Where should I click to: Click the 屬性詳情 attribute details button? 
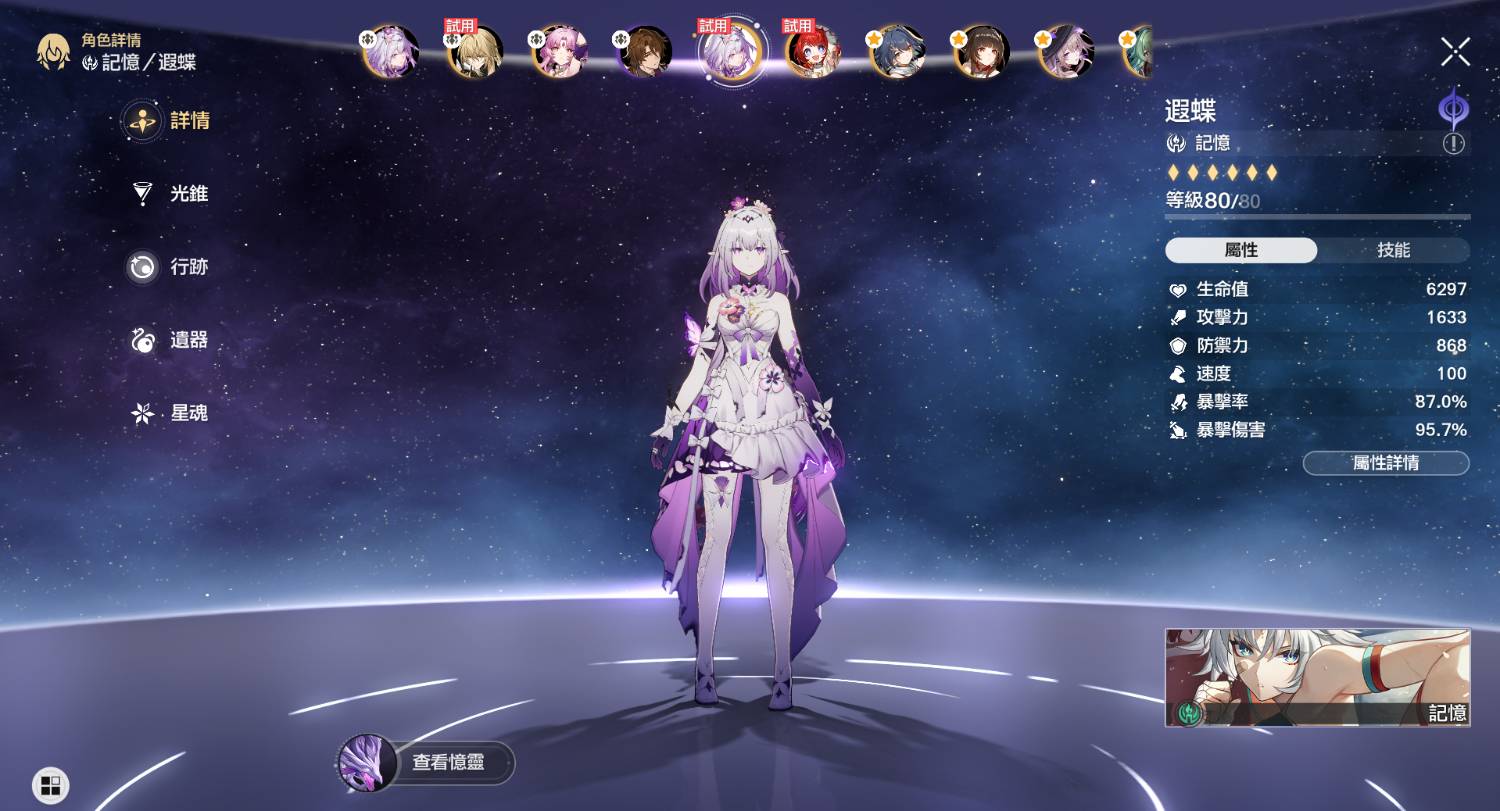[x=1385, y=463]
